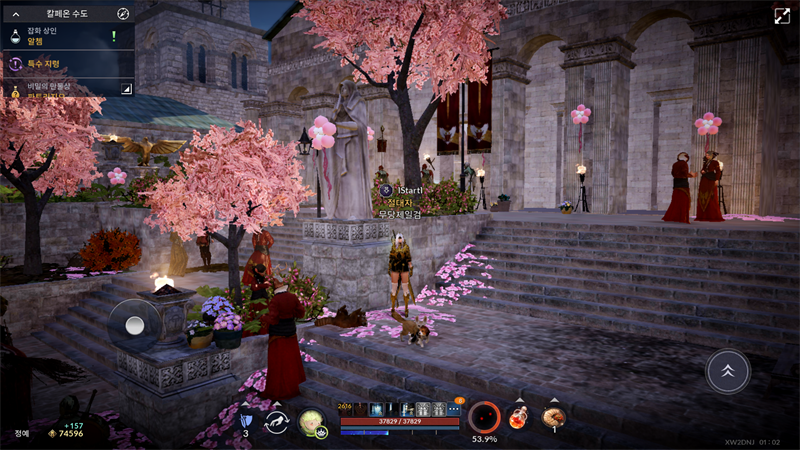The height and width of the screenshot is (450, 800).
Task: Open the blue shield icon with count 3
Action: 246,420
